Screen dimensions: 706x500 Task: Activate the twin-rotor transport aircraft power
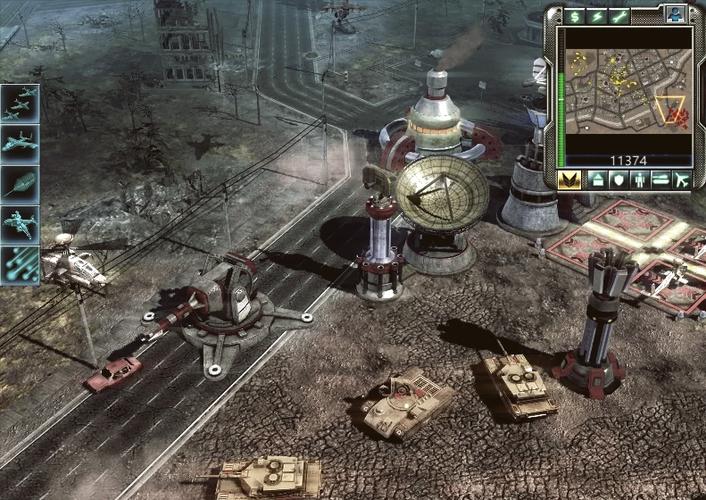20,223
